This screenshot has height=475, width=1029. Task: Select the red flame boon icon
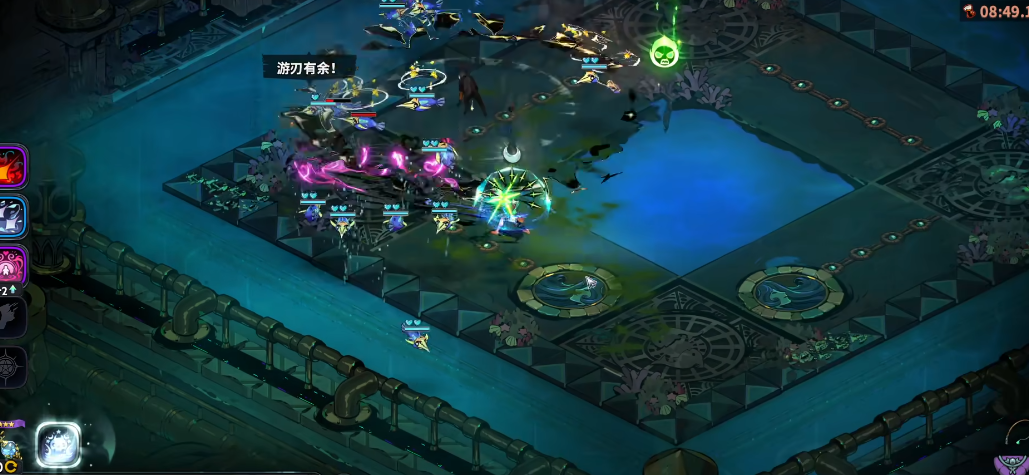(12, 167)
